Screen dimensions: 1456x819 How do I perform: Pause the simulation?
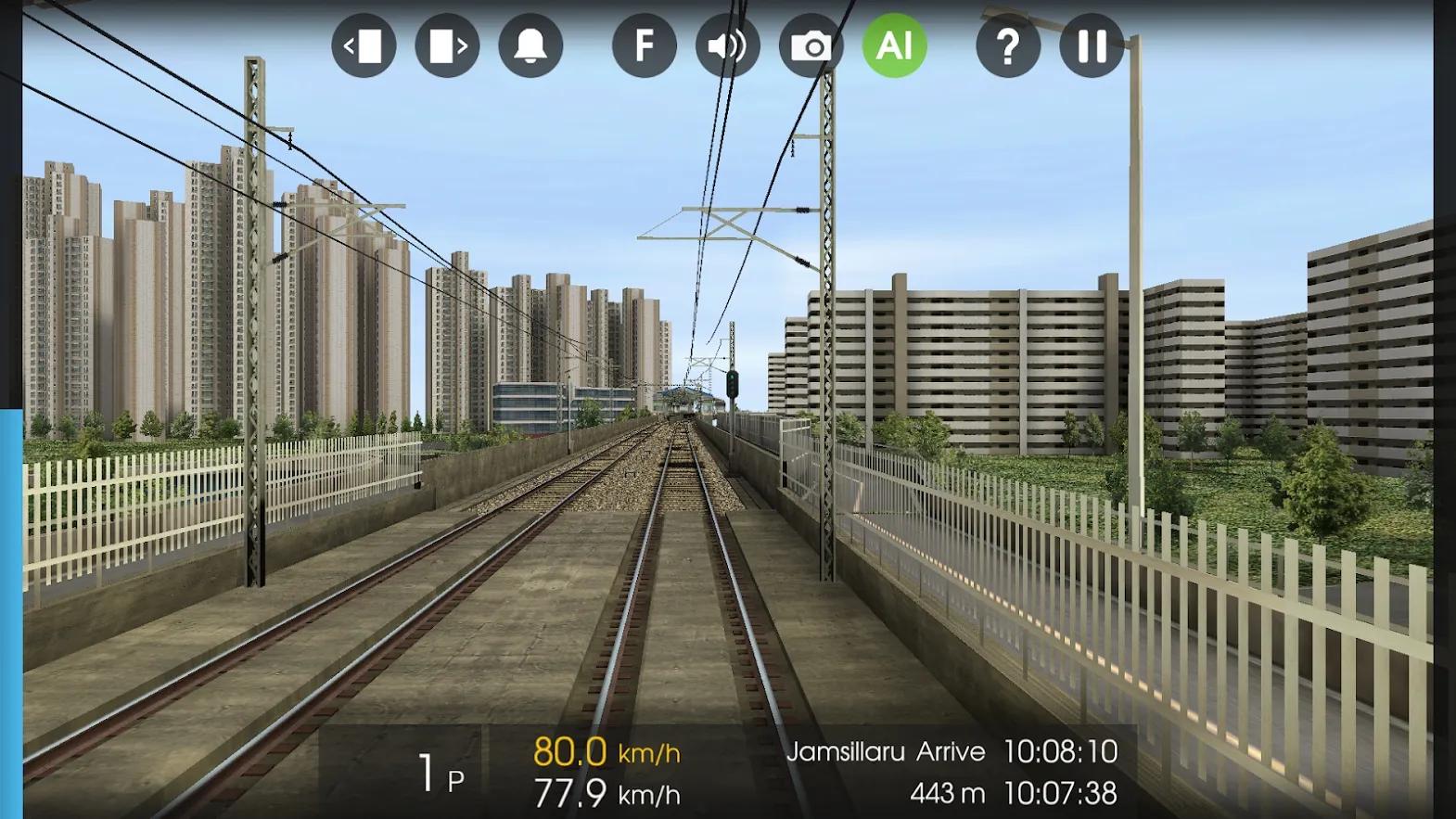[x=1092, y=45]
